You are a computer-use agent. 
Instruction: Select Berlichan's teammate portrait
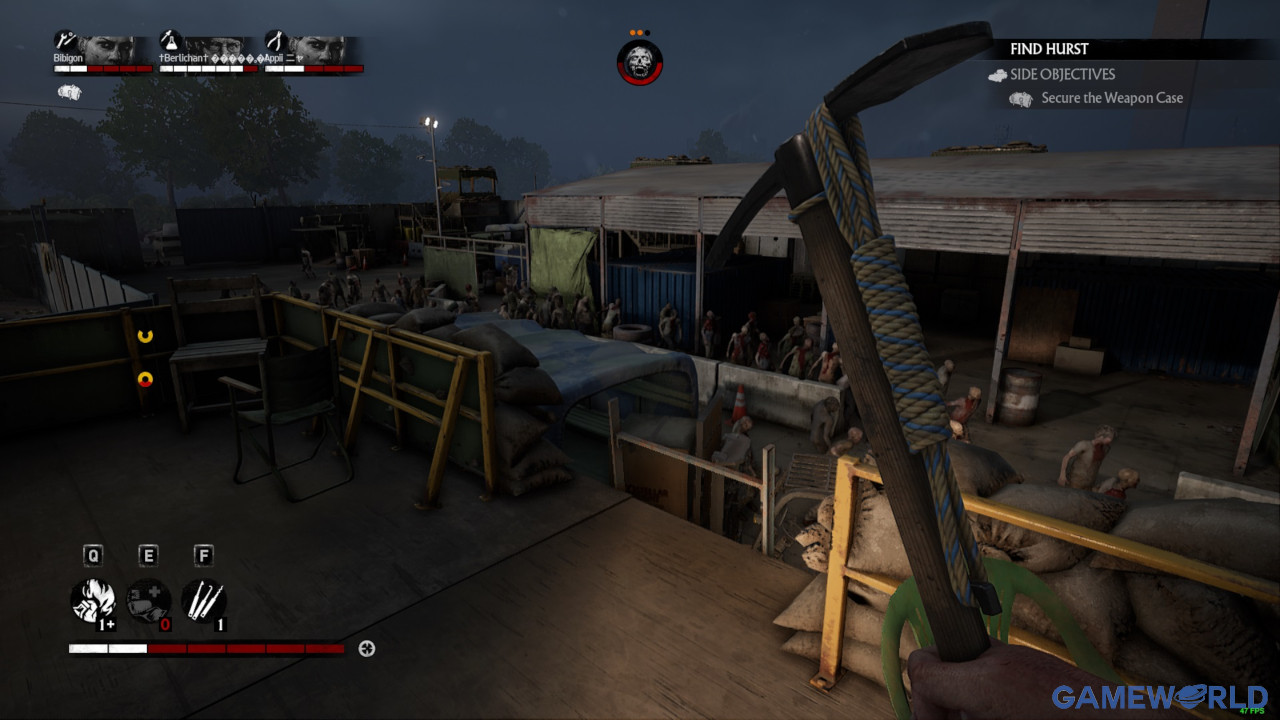click(212, 49)
